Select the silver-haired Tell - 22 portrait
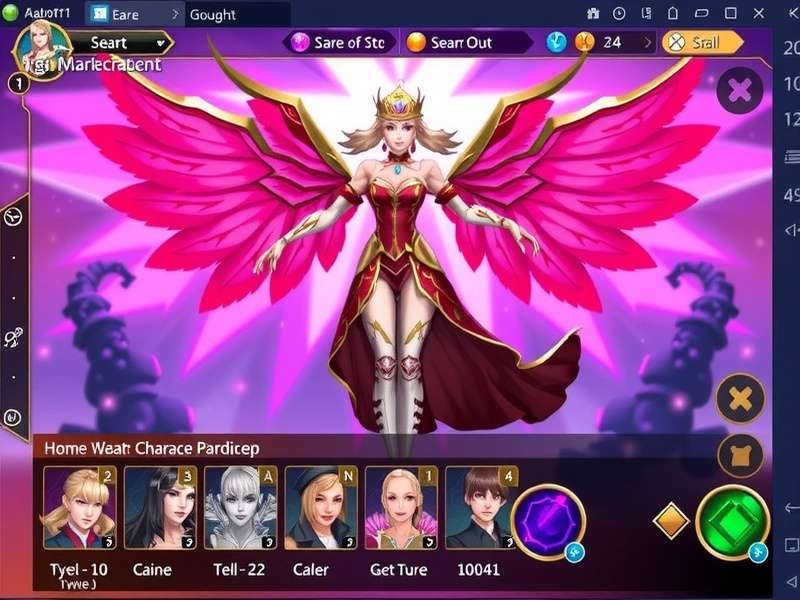This screenshot has width=800, height=600. [x=239, y=508]
